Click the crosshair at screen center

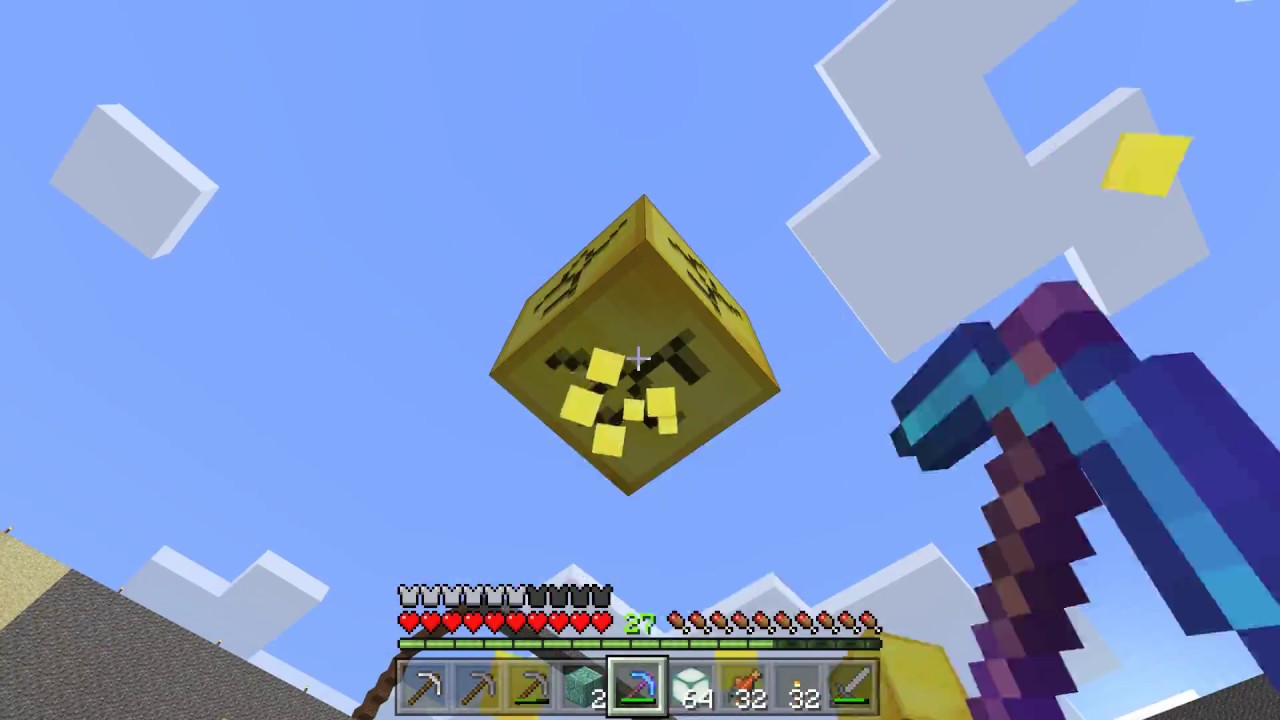pyautogui.click(x=640, y=358)
